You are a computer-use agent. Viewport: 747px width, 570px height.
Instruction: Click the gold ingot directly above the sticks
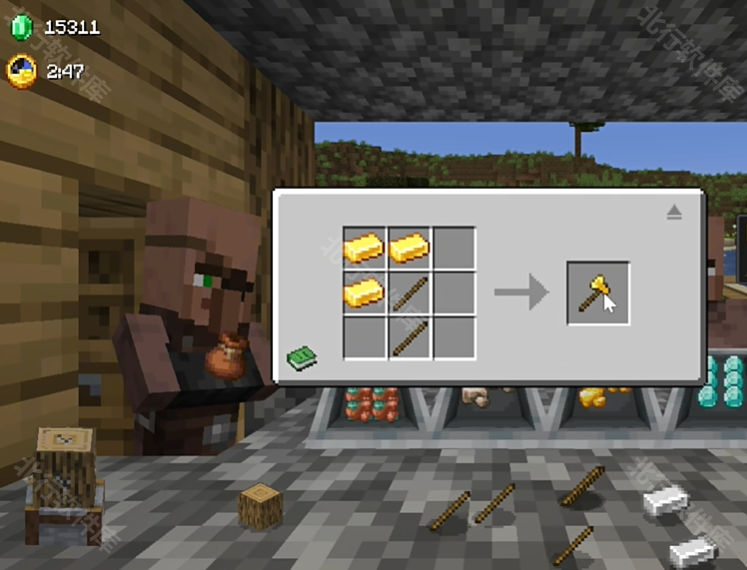[409, 247]
